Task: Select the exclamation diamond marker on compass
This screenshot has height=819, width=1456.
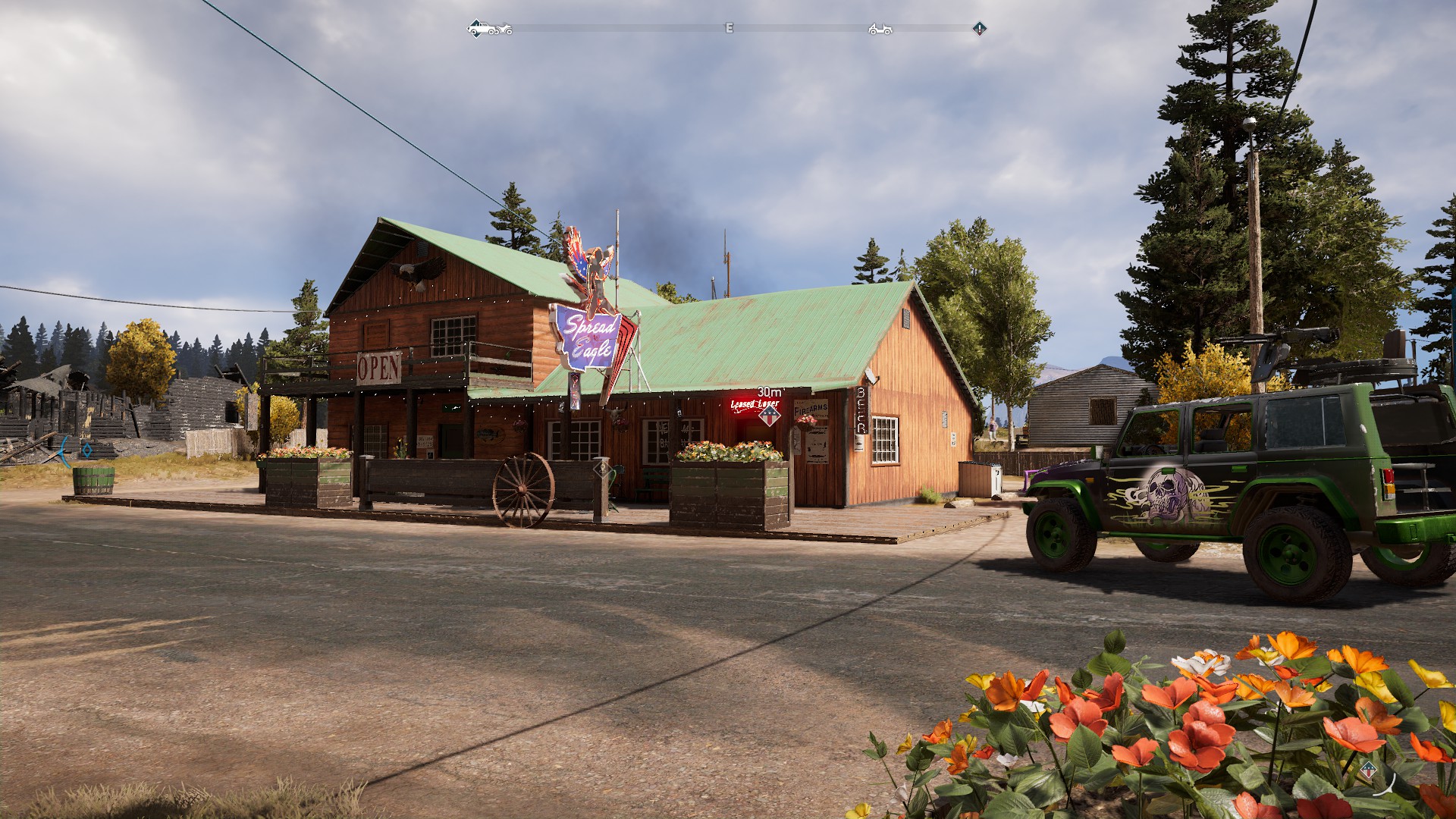Action: [980, 29]
